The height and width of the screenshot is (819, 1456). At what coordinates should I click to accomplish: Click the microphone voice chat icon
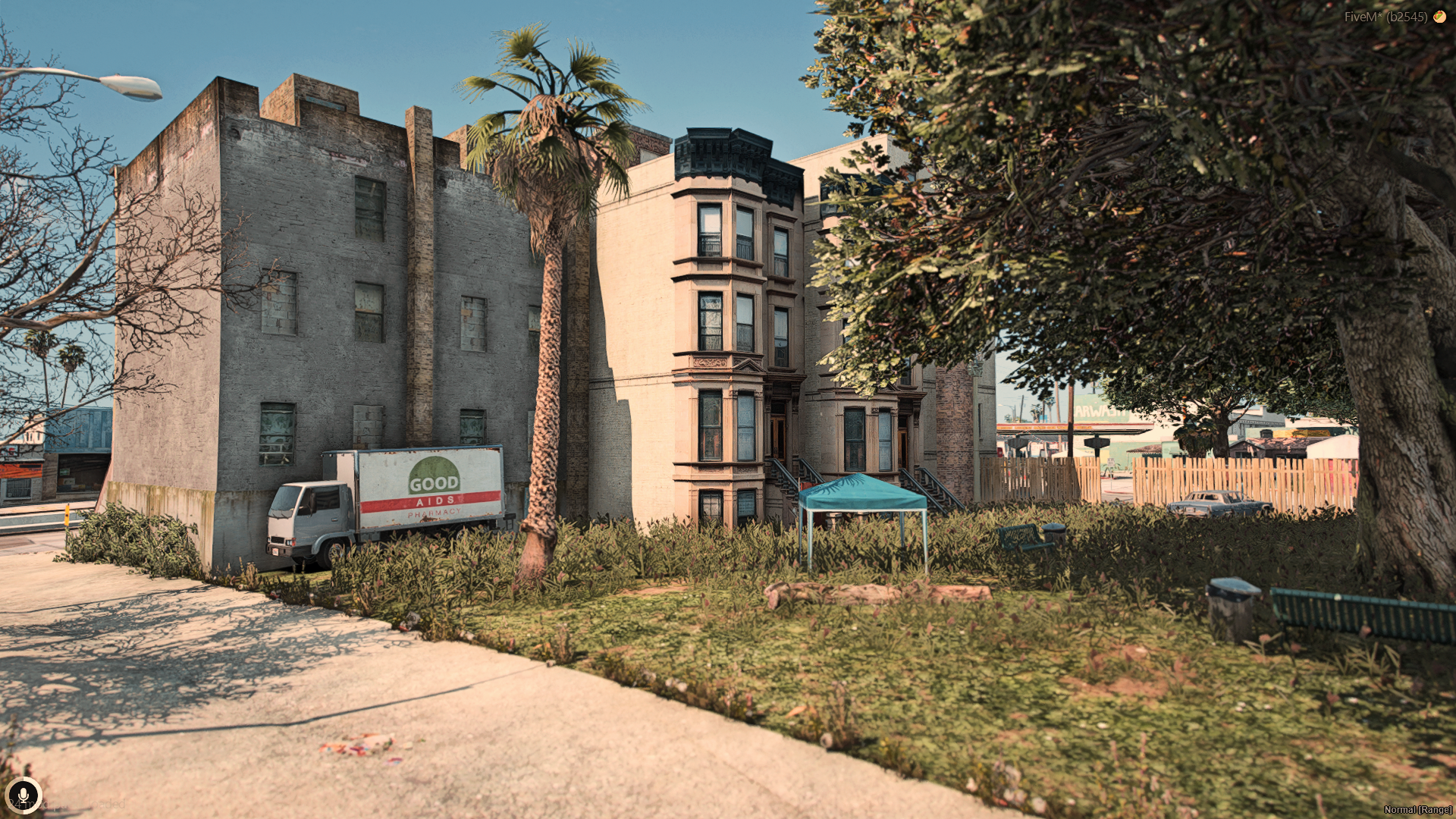tap(23, 795)
